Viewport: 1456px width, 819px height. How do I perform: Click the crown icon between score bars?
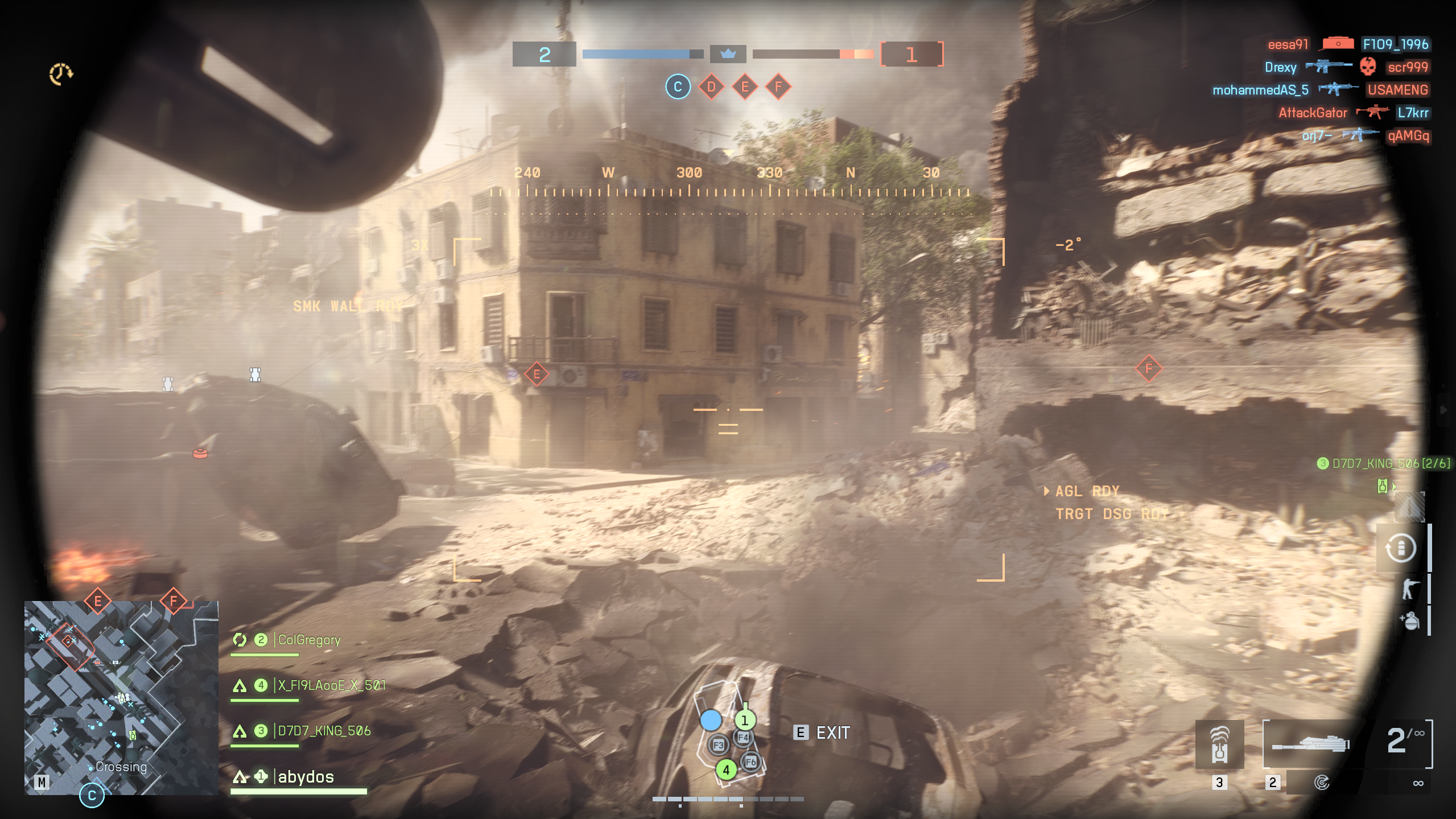click(728, 54)
